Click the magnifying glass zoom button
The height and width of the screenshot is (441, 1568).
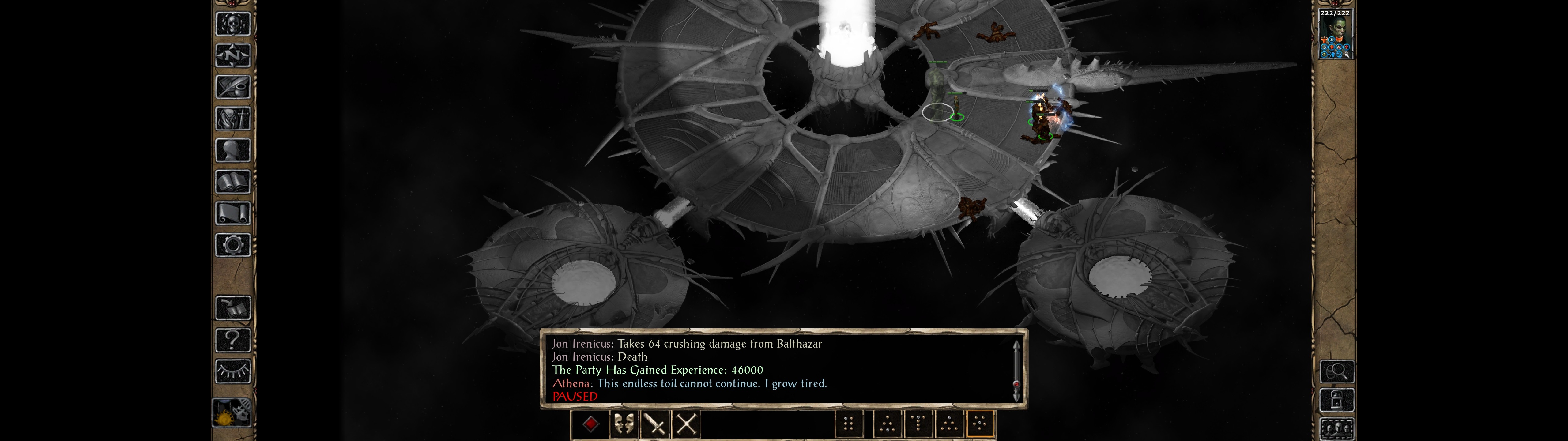[x=1337, y=371]
